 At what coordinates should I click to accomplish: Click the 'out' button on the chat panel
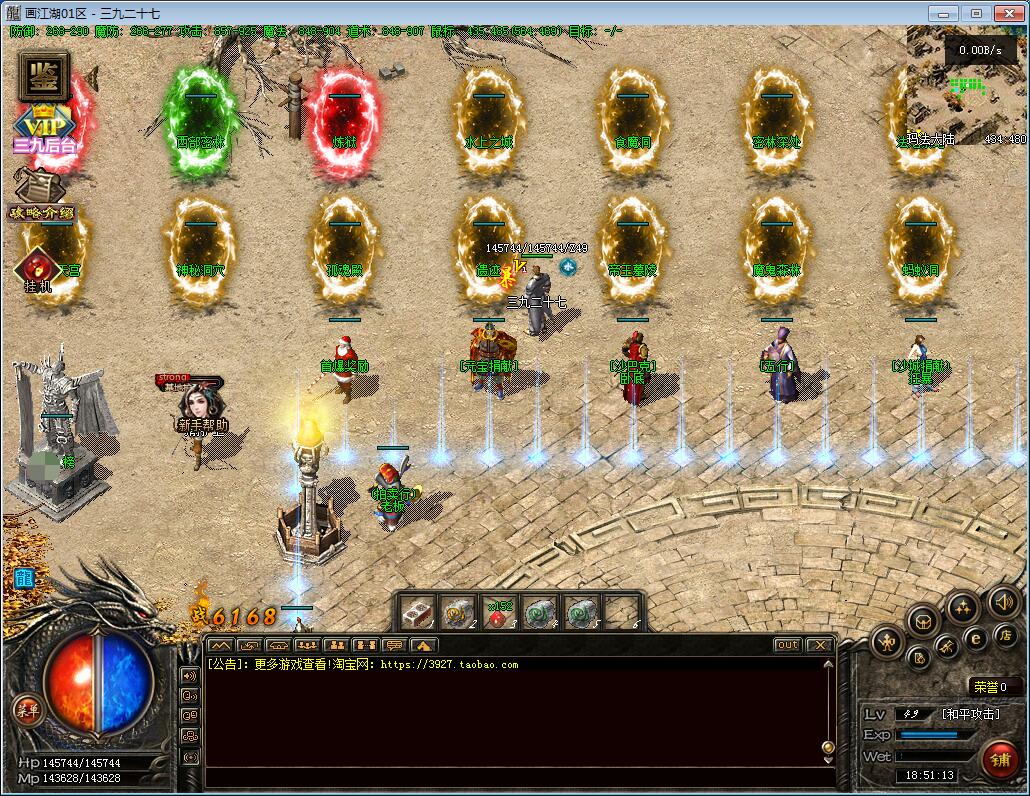(x=788, y=645)
